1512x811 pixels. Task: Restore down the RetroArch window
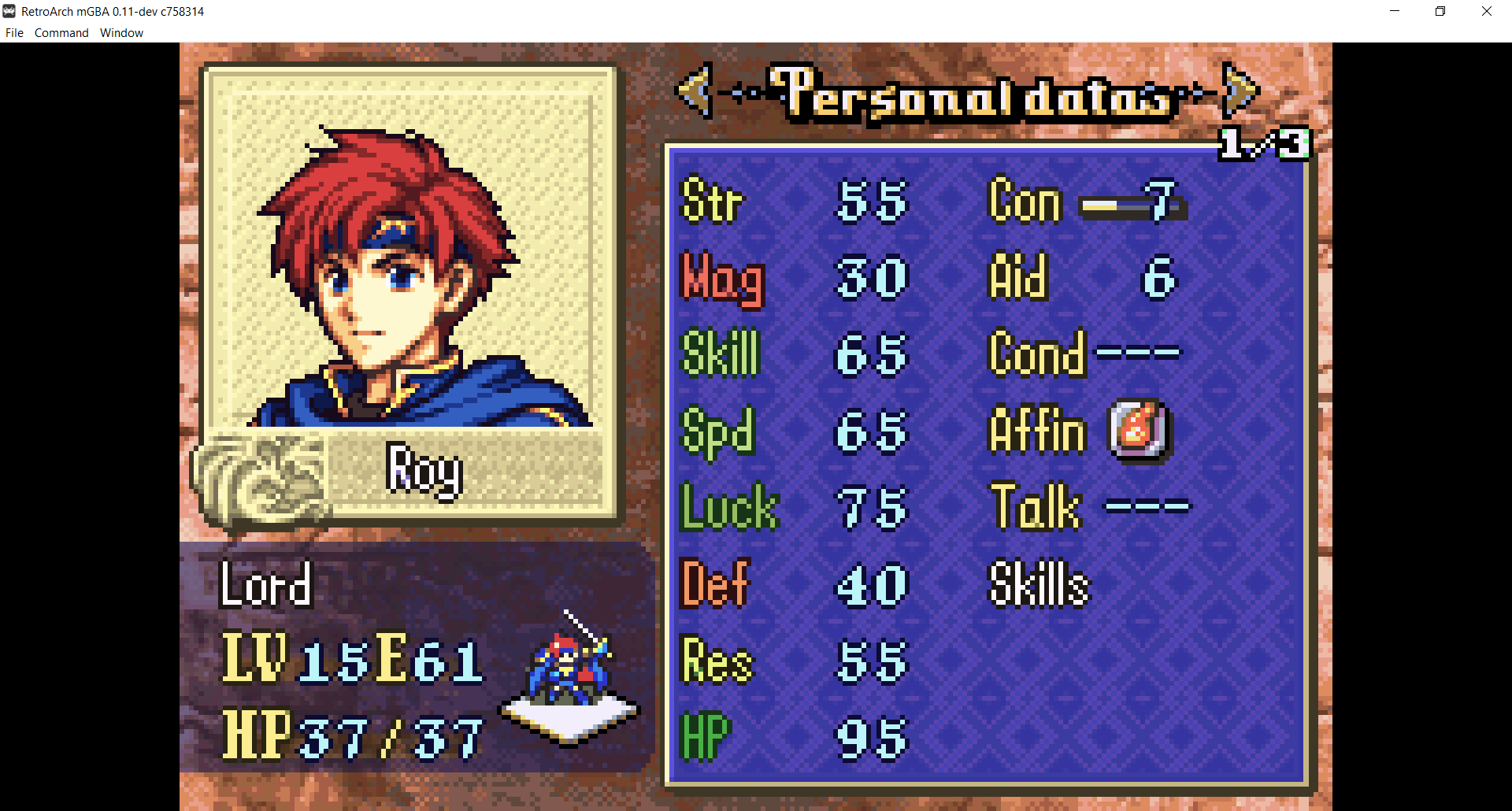1440,11
